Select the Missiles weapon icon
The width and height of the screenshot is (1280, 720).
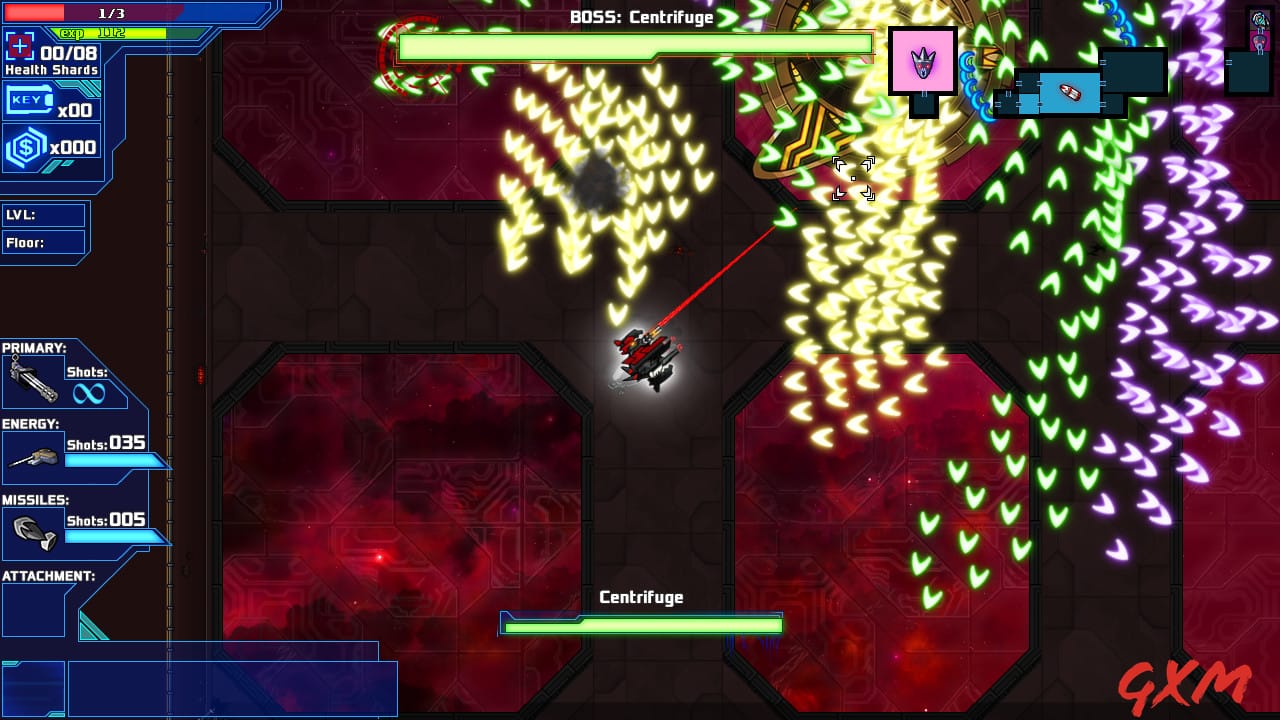[x=32, y=532]
